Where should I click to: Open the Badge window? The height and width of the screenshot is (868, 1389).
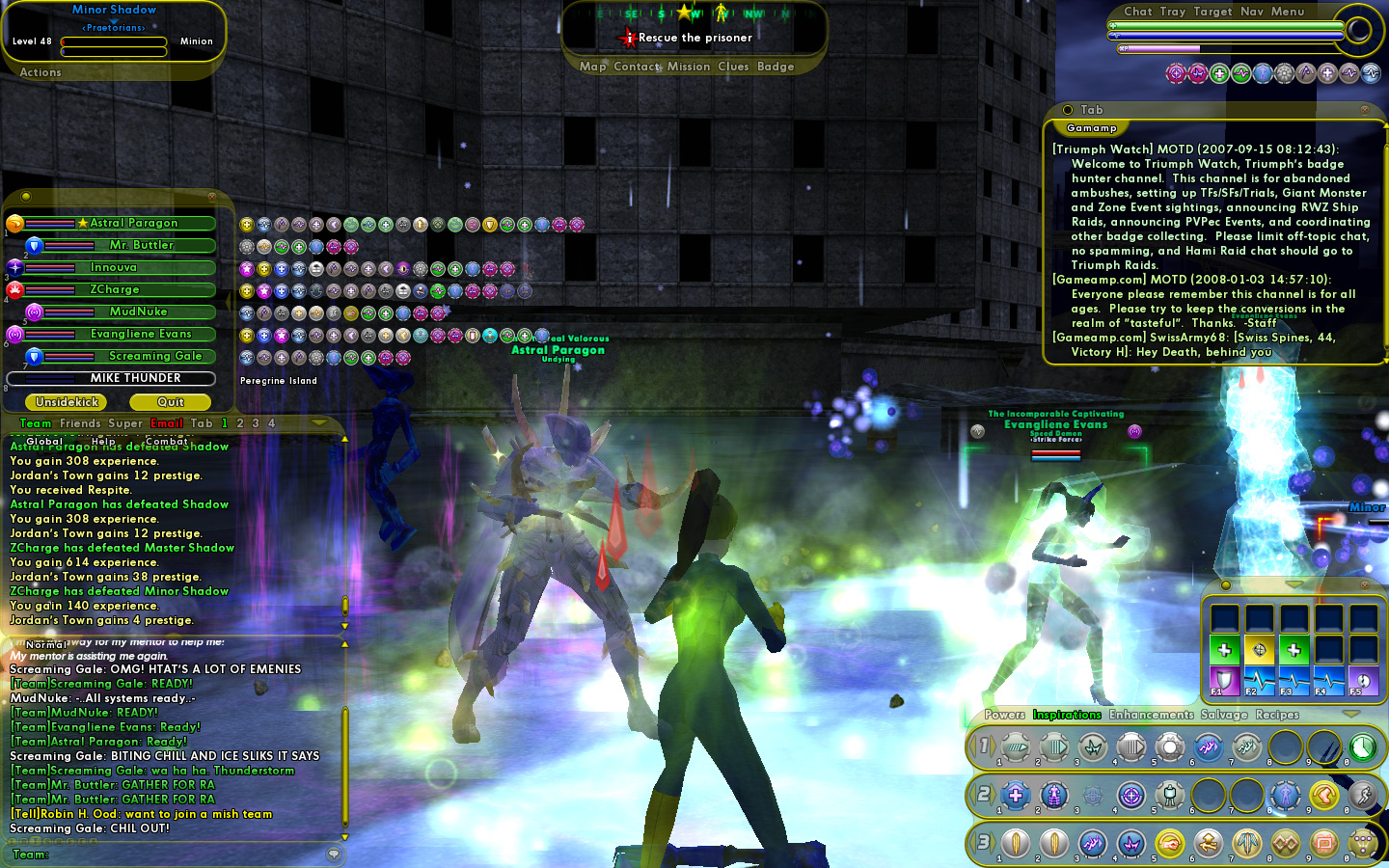pos(776,67)
